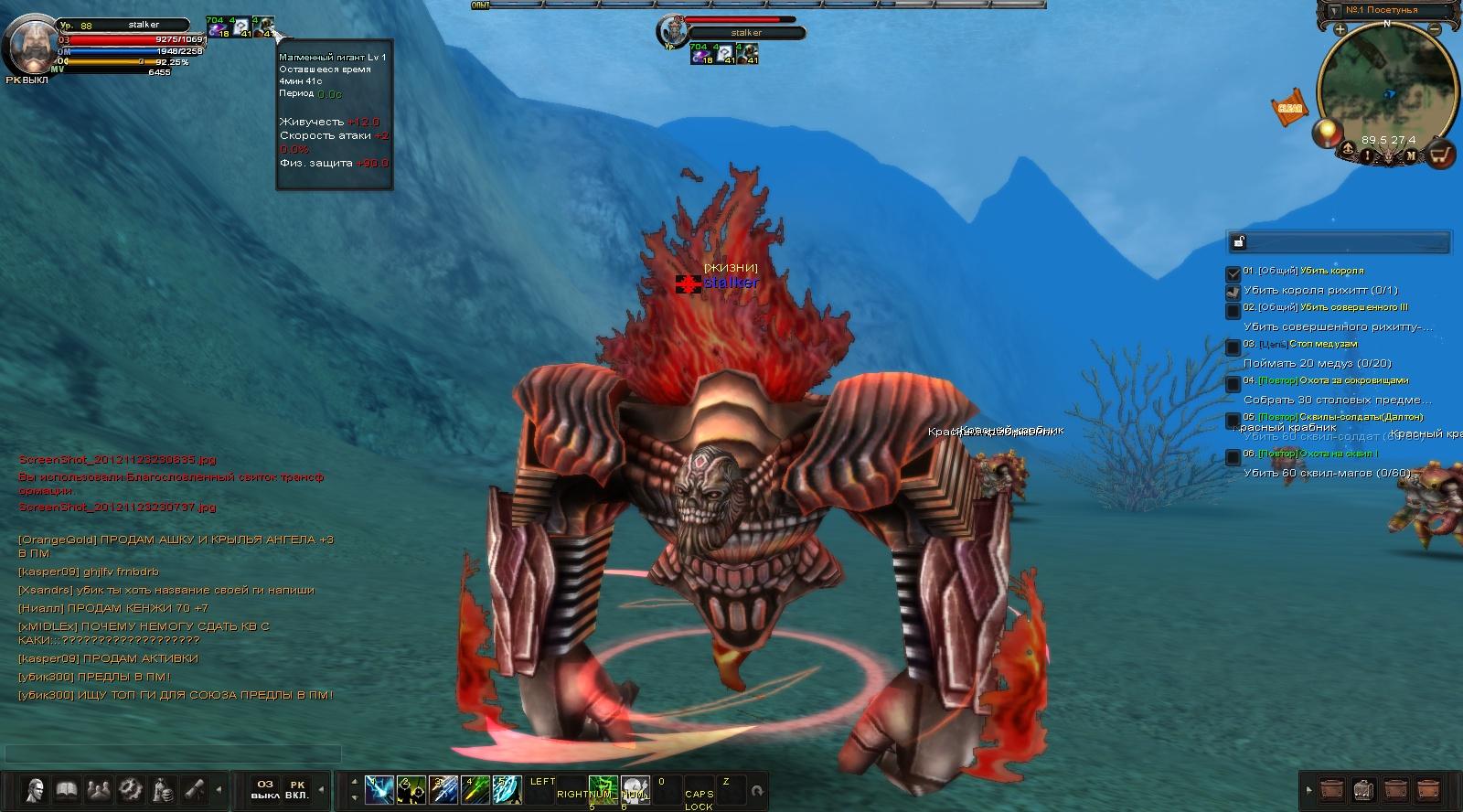Click the orange CLEAR scroll icon
The image size is (1463, 812).
[1289, 108]
